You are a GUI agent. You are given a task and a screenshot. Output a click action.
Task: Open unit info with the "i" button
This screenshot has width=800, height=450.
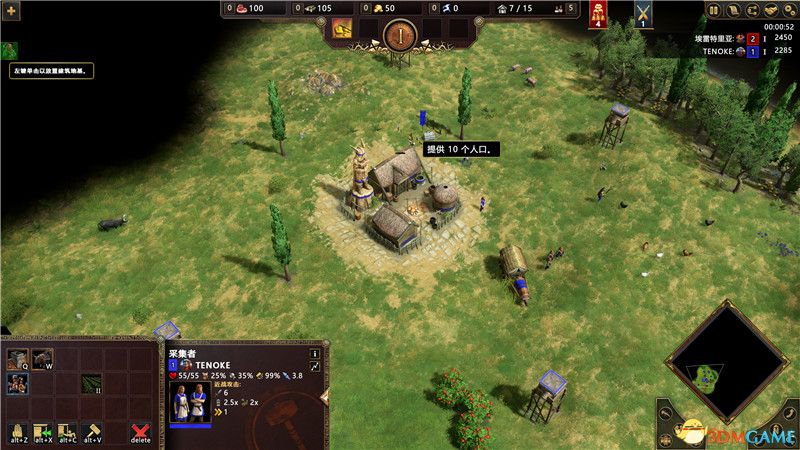(314, 353)
